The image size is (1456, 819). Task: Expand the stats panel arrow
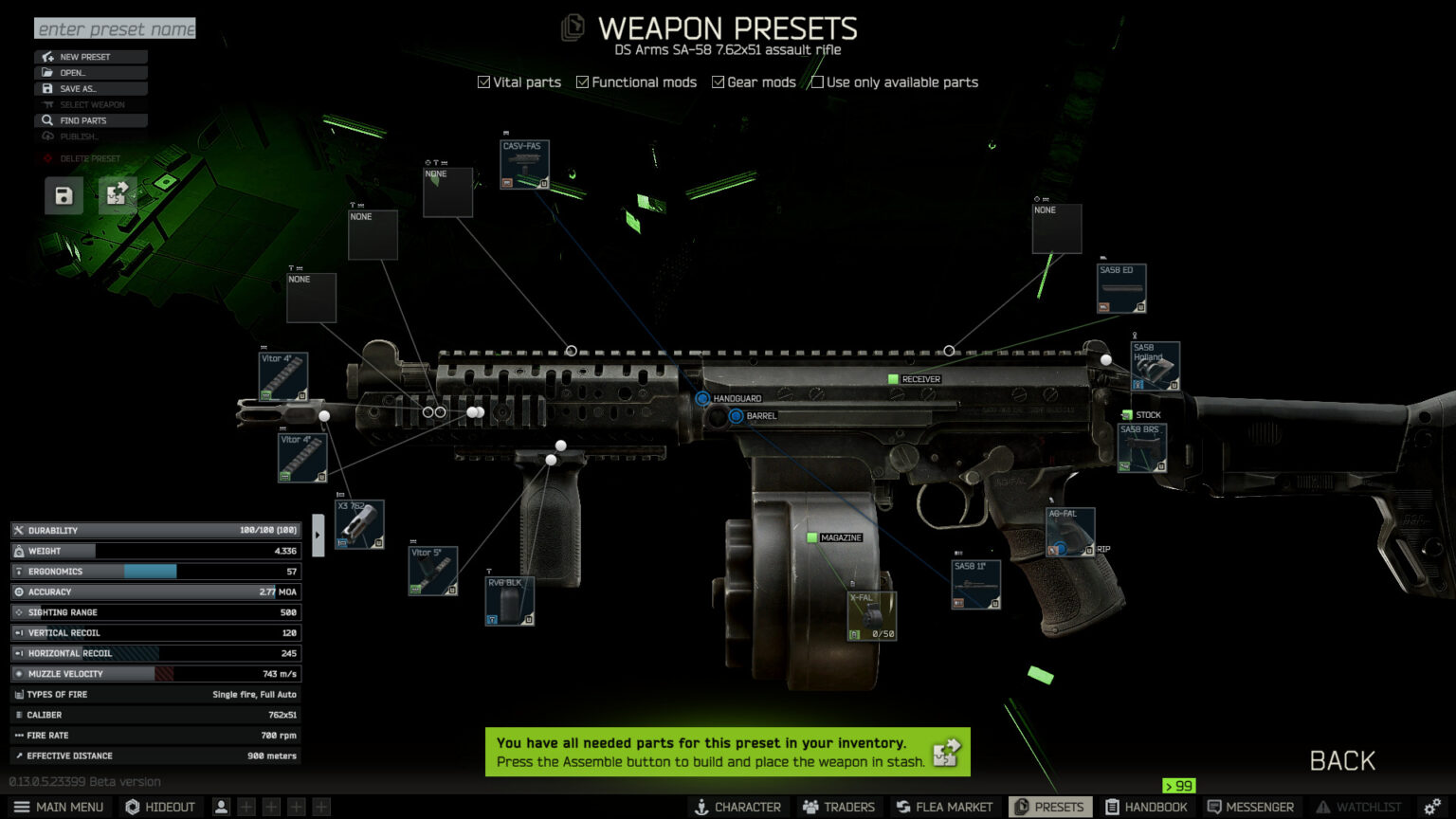click(318, 536)
